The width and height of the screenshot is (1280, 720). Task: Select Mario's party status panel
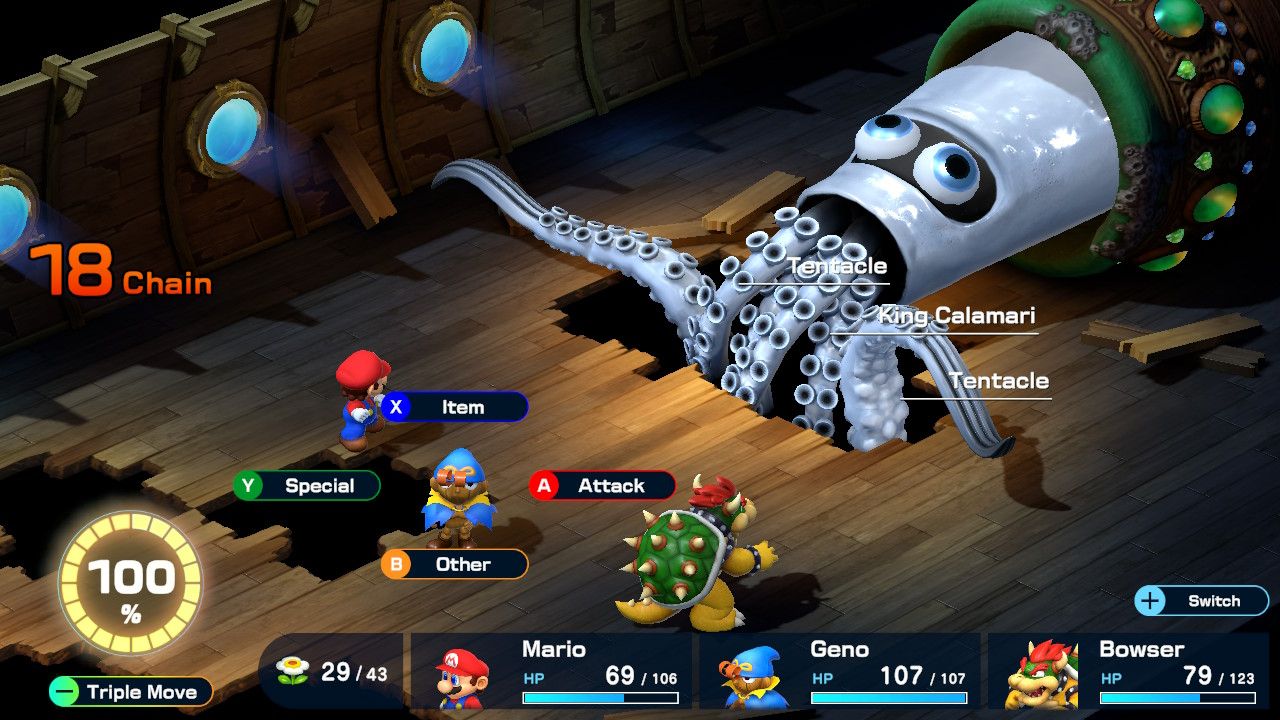tap(551, 671)
